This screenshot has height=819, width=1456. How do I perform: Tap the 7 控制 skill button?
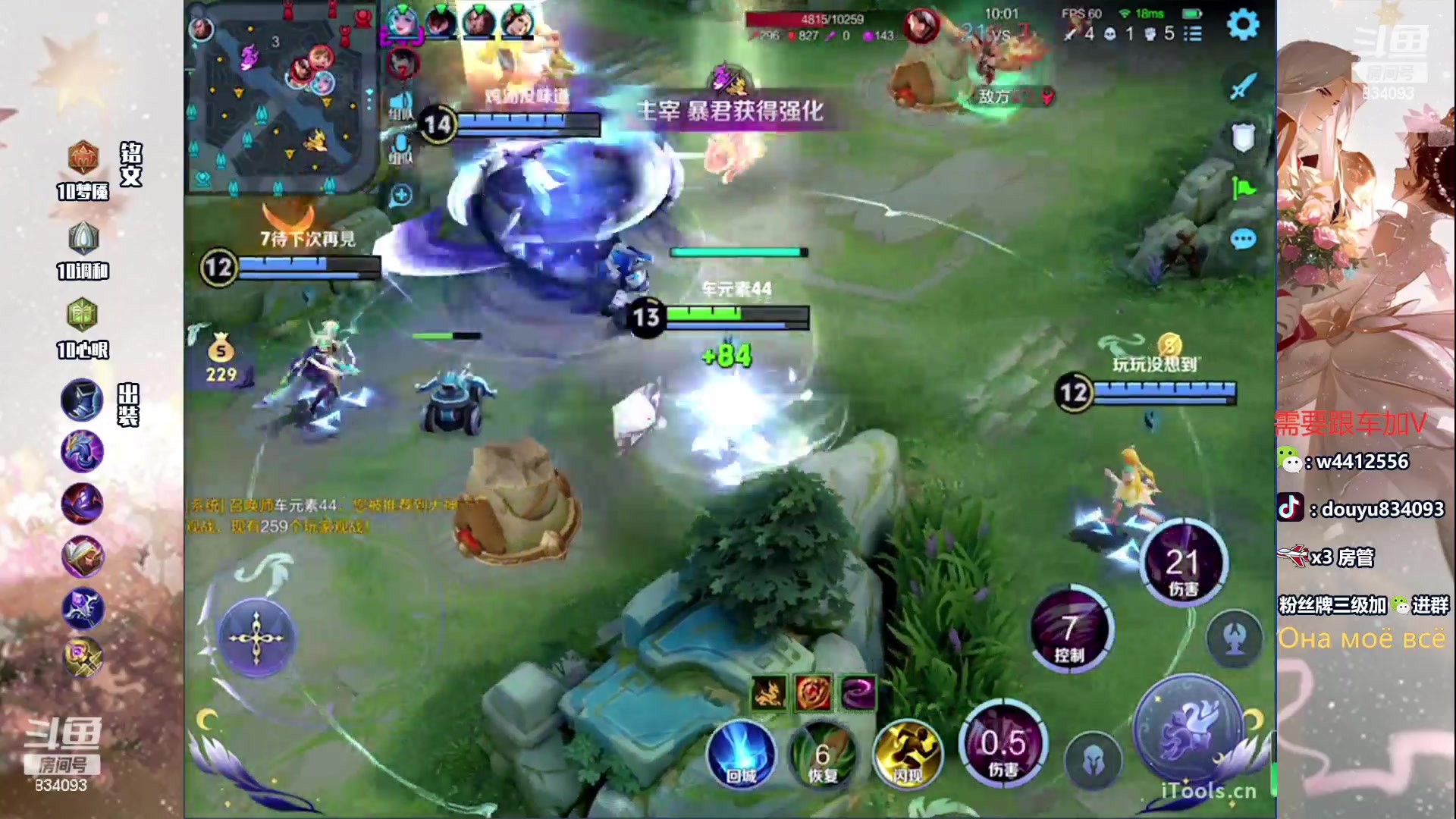tap(1069, 629)
